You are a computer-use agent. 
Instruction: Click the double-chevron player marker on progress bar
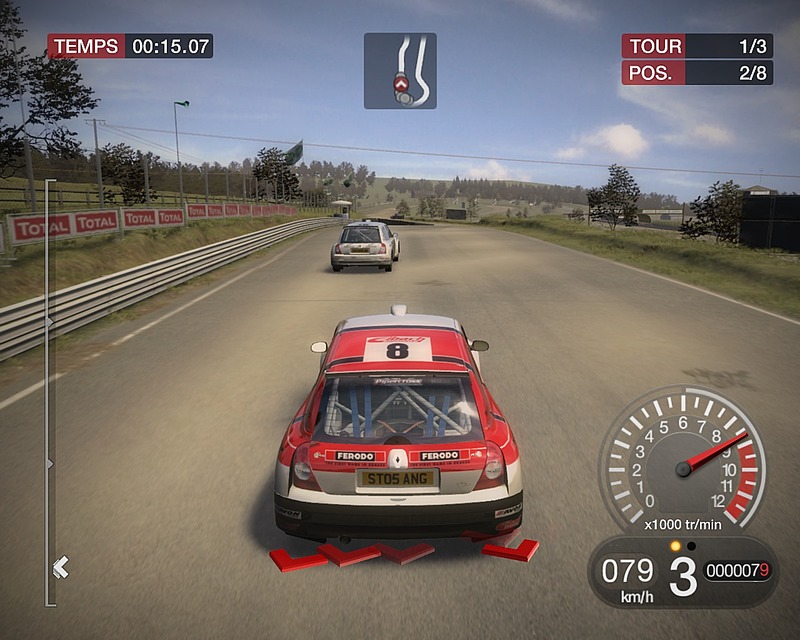pos(60,568)
